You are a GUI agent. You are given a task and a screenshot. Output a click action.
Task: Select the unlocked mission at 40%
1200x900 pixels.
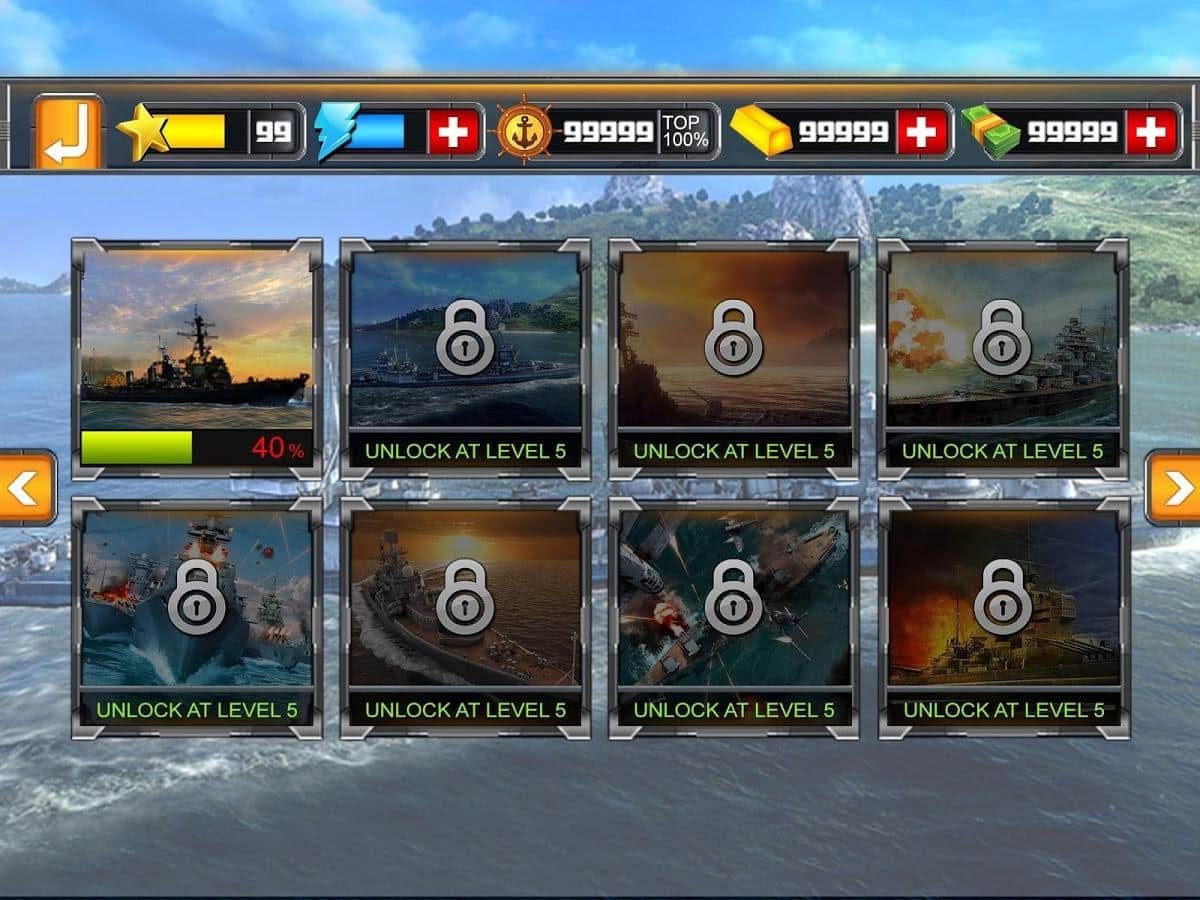197,357
